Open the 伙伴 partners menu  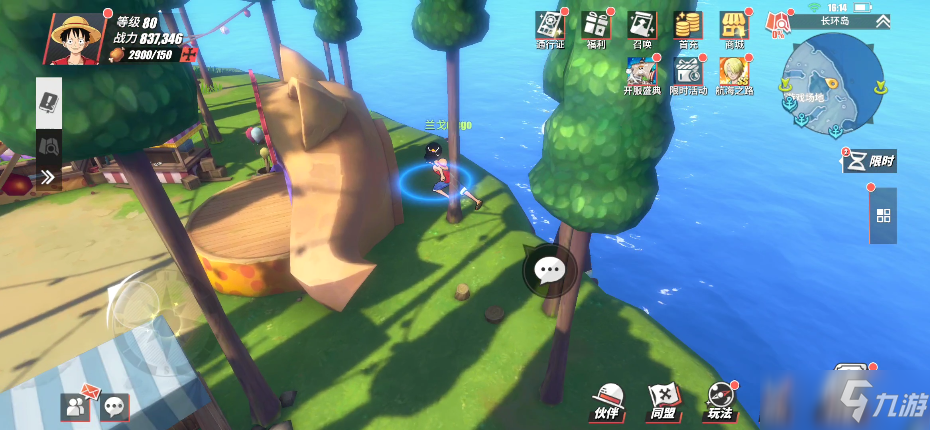point(607,399)
